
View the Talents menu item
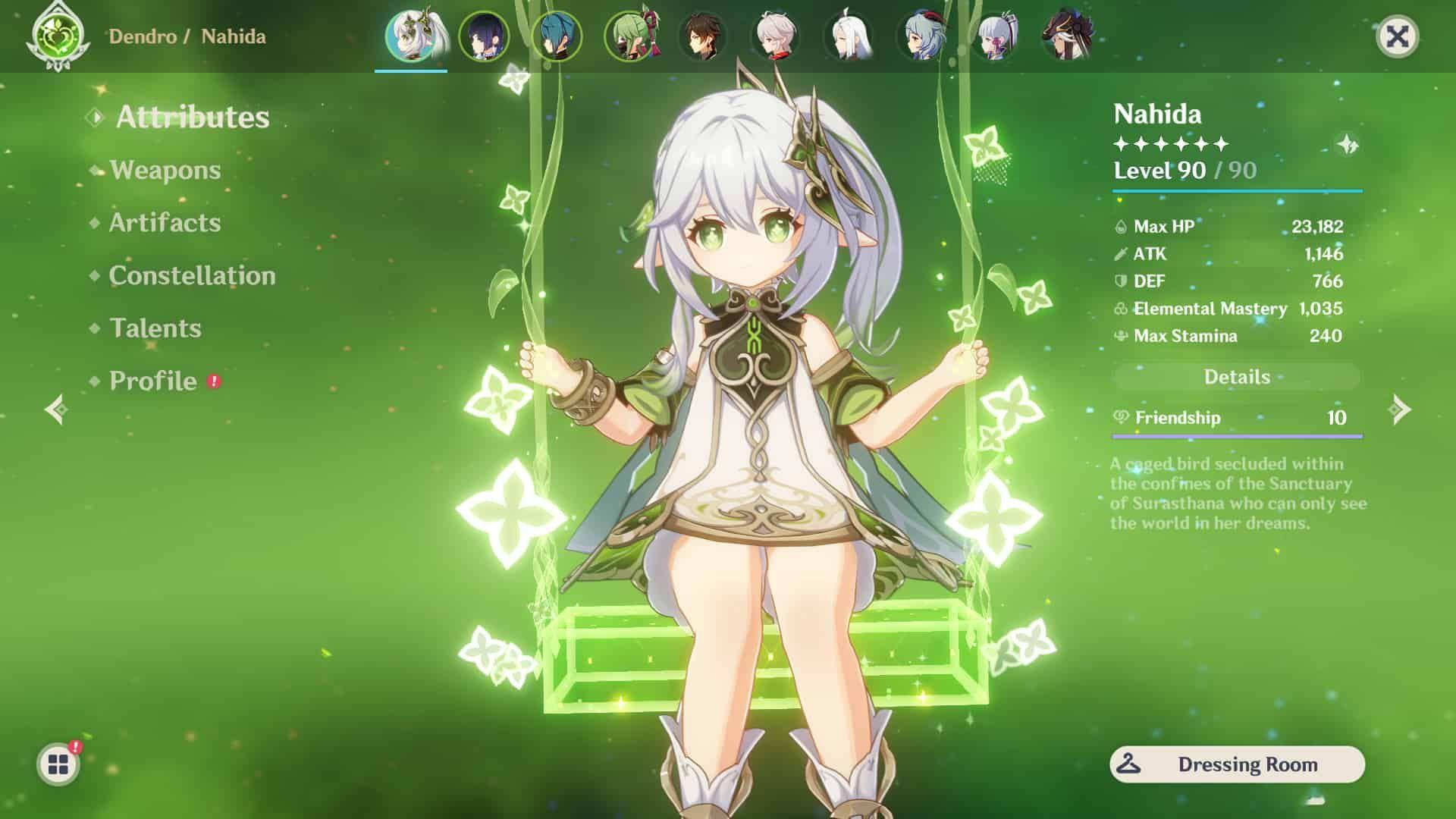[155, 329]
